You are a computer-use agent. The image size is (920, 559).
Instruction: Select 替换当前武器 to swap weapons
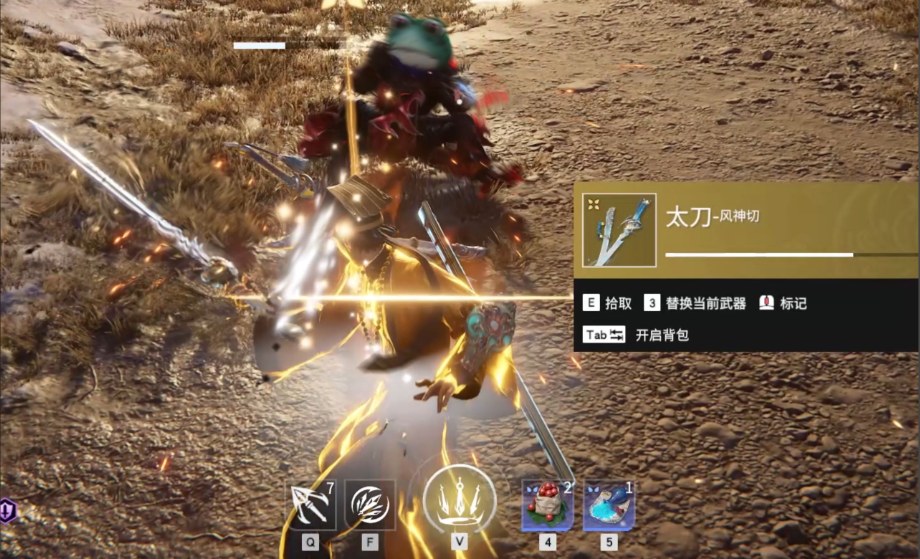coord(695,303)
